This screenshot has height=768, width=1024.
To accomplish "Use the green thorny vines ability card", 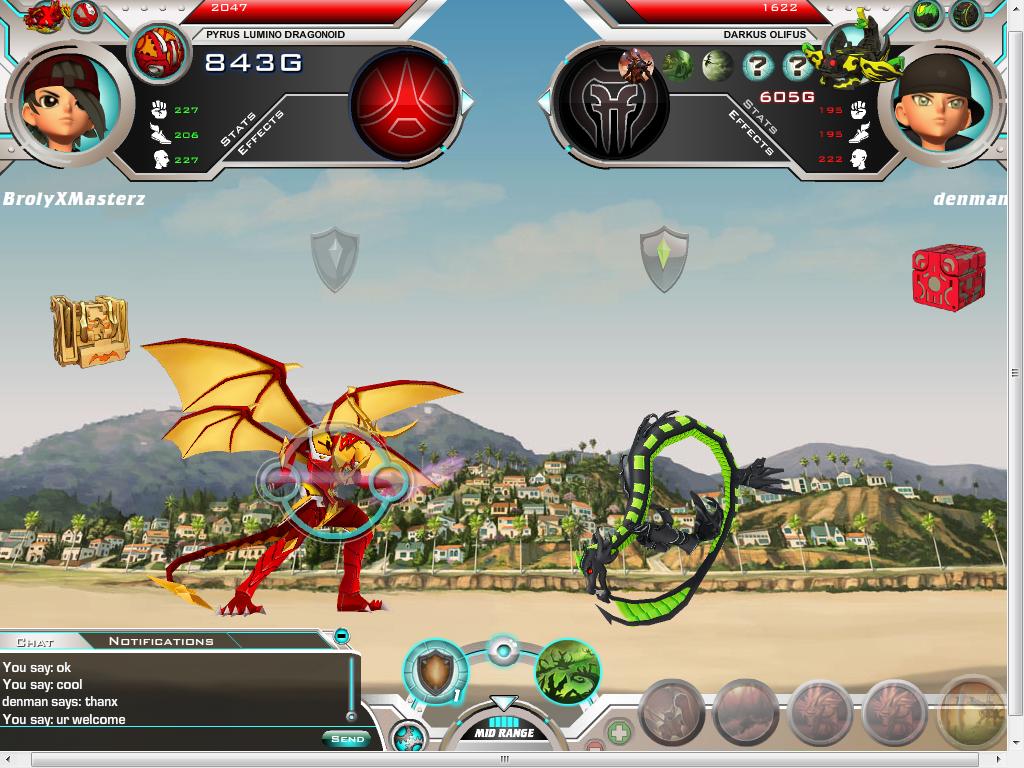I will tap(568, 672).
